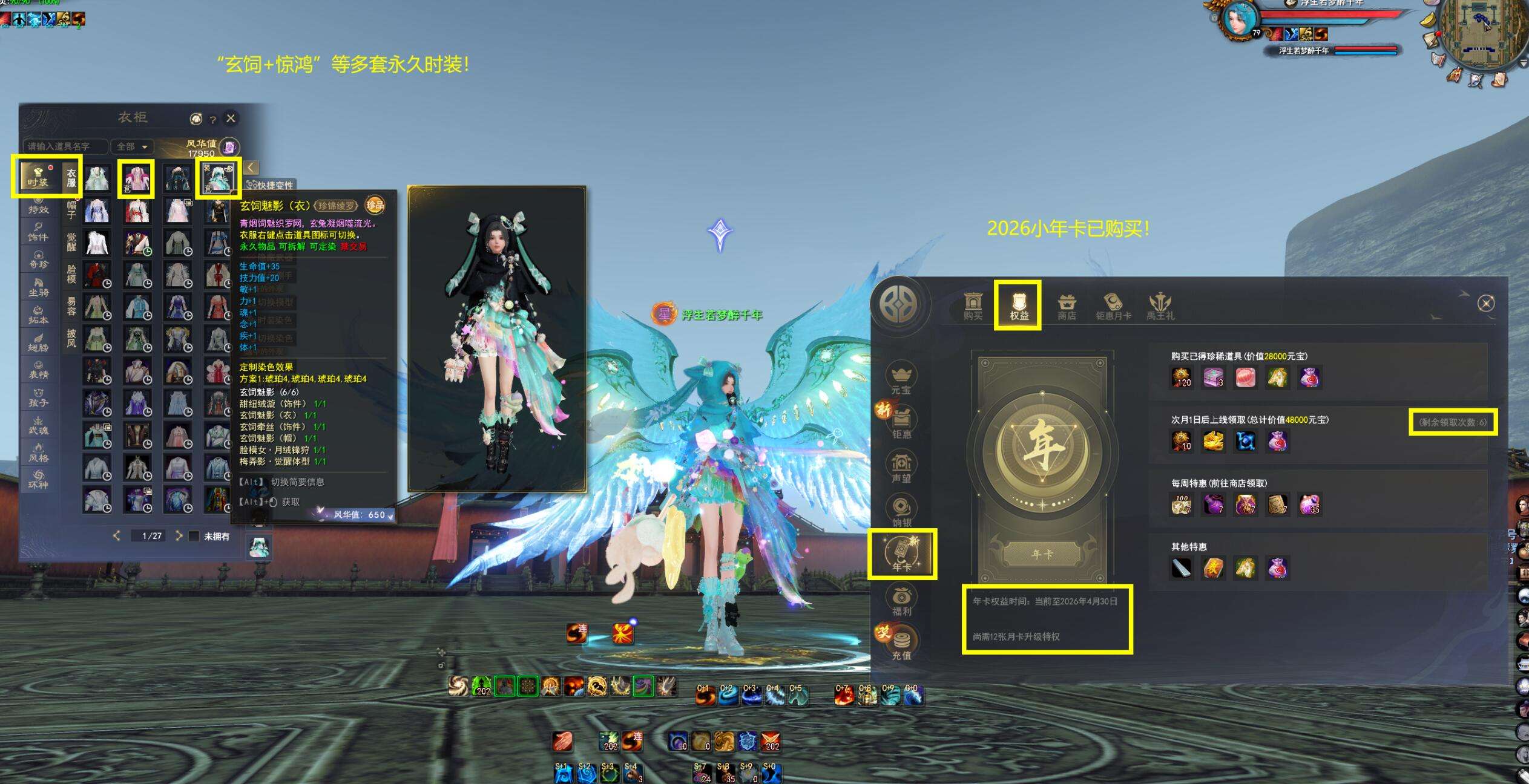Image resolution: width=1529 pixels, height=784 pixels.
Task: Close the 年卡 shop panel
Action: tap(1485, 303)
